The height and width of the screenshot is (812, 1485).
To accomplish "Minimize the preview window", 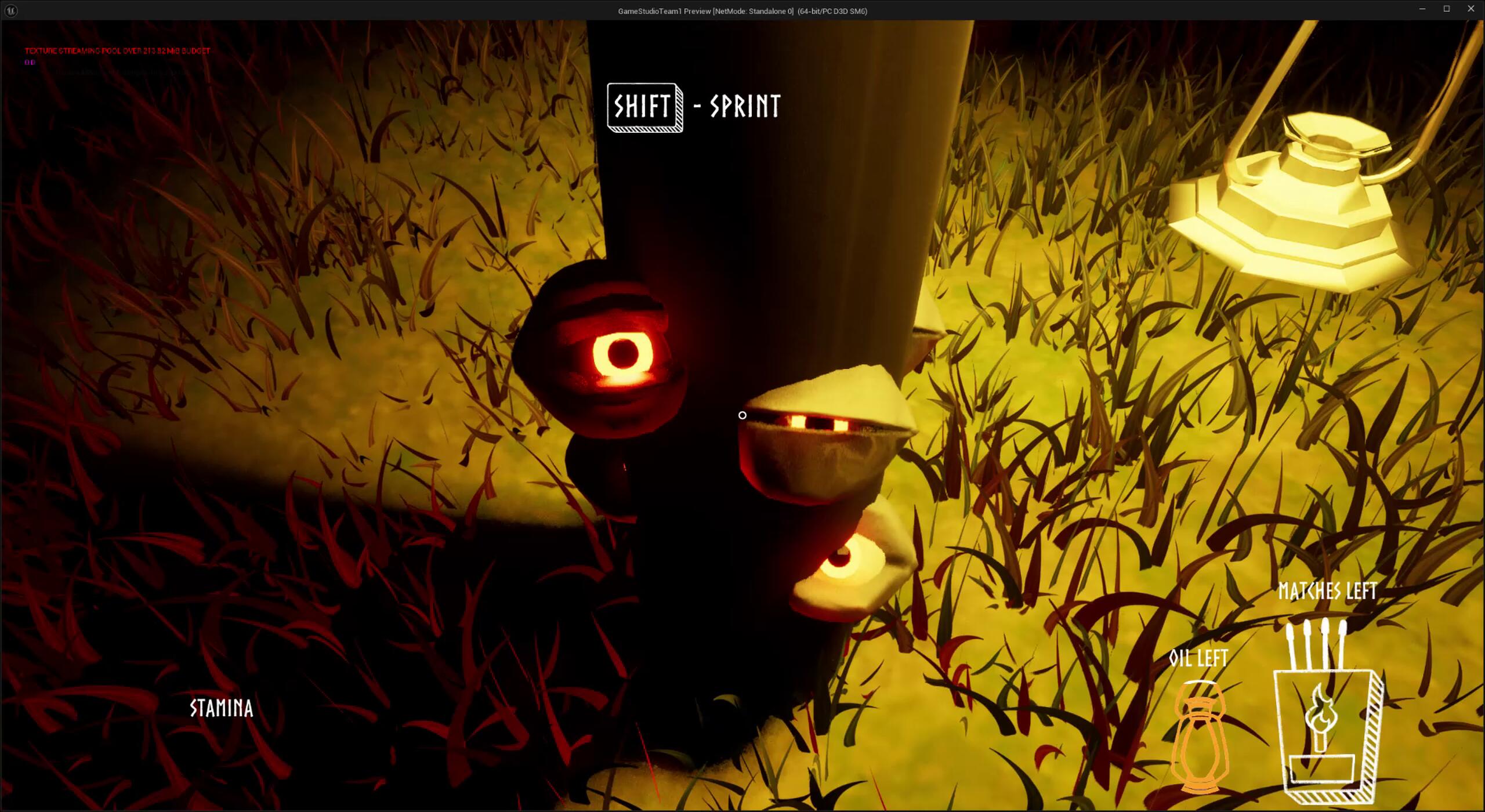I will click(x=1422, y=9).
